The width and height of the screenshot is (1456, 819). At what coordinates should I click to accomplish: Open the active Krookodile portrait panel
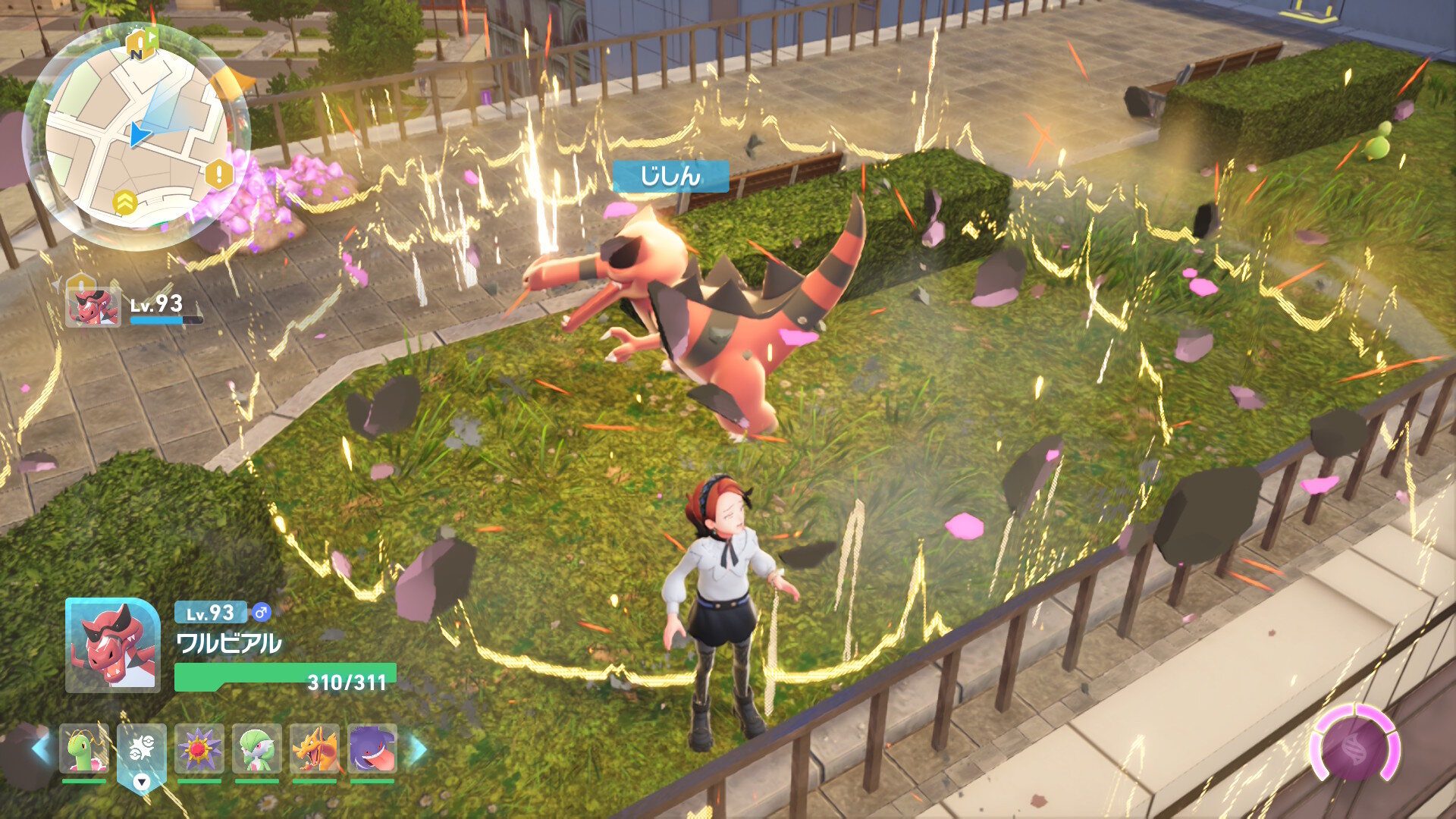[112, 645]
